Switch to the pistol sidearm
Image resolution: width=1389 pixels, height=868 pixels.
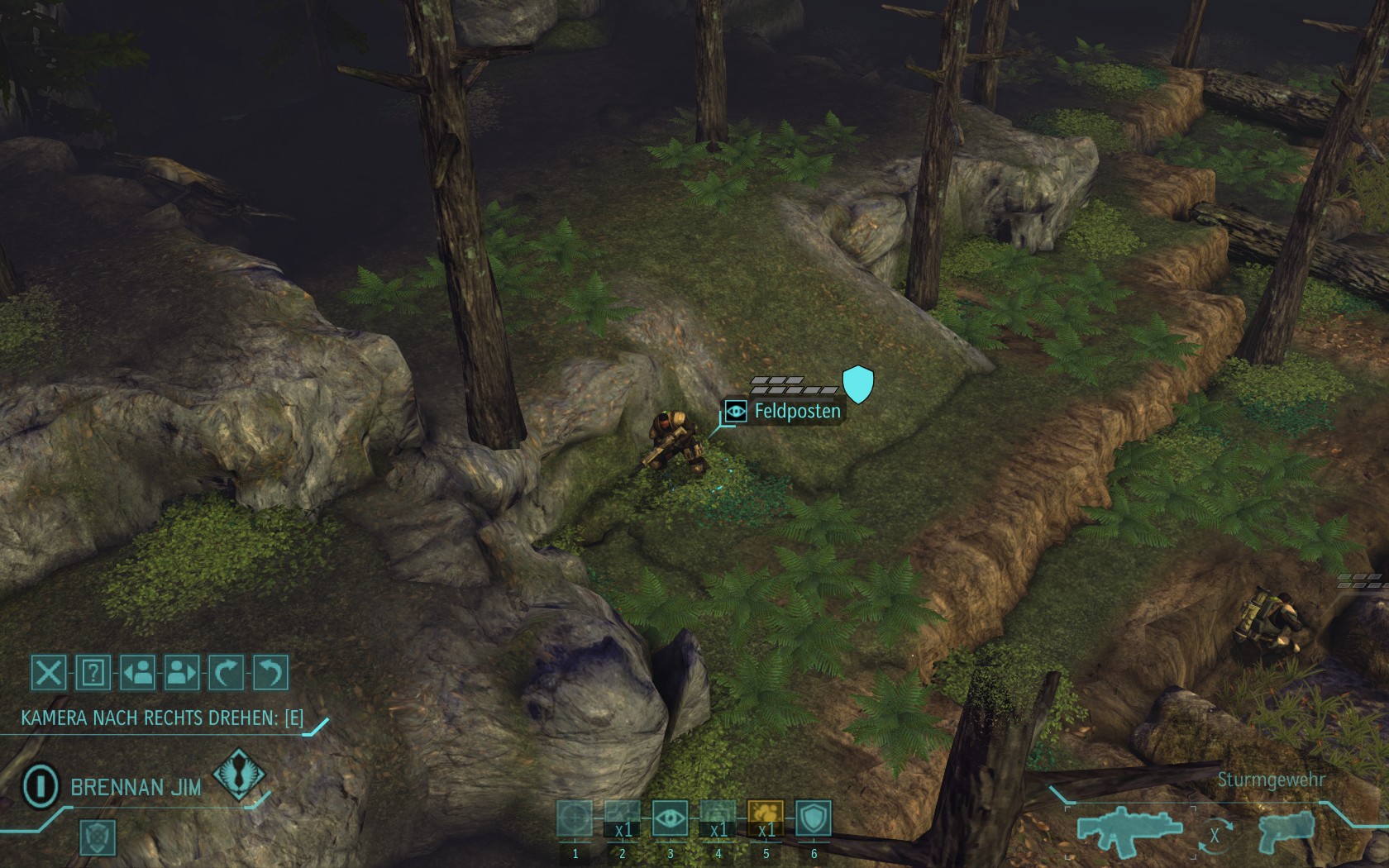tap(1288, 831)
